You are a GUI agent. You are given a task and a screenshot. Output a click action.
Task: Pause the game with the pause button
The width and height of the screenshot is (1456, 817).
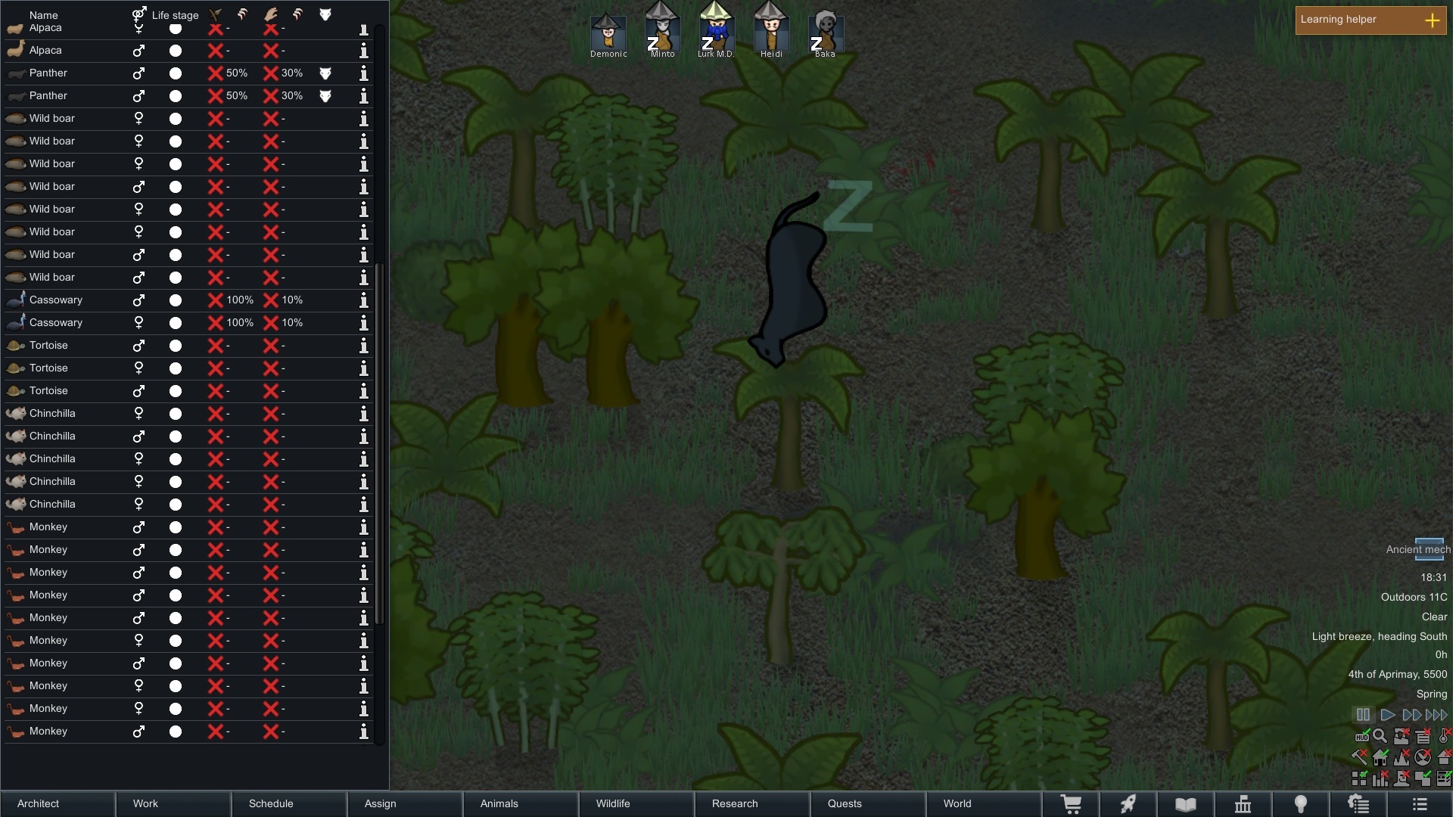1362,714
